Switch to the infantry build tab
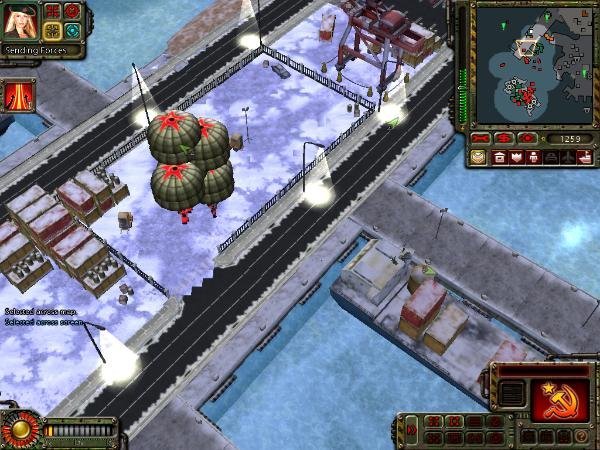This screenshot has height=450, width=600. [x=532, y=157]
